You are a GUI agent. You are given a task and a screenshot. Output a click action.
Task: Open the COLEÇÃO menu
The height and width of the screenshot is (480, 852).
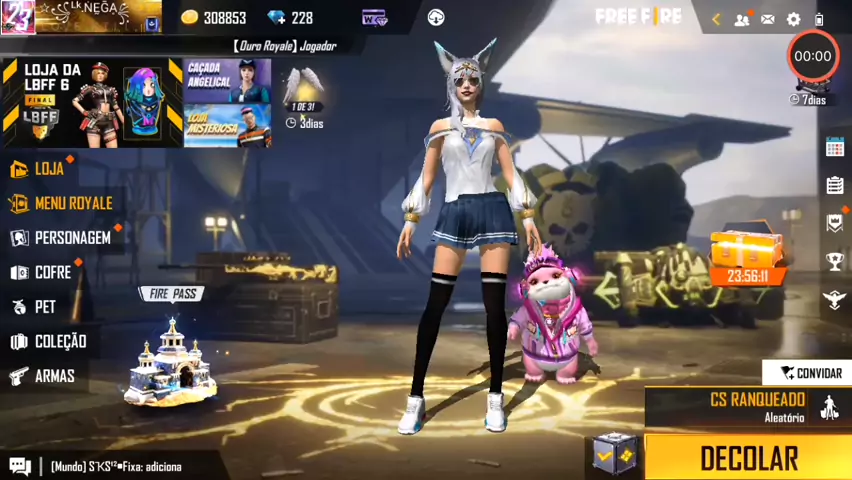[x=60, y=341]
